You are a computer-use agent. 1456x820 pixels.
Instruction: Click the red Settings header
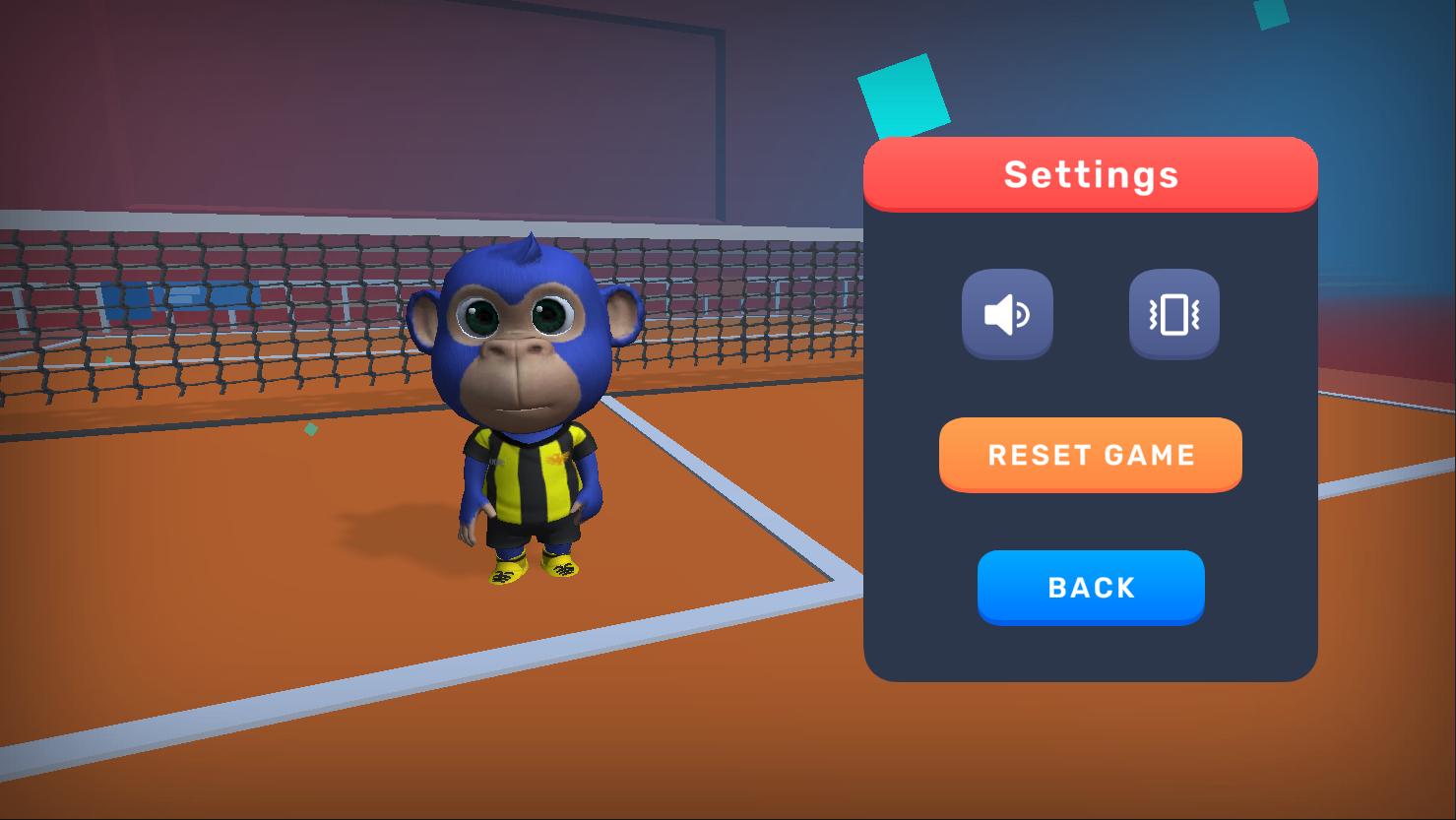click(1091, 174)
